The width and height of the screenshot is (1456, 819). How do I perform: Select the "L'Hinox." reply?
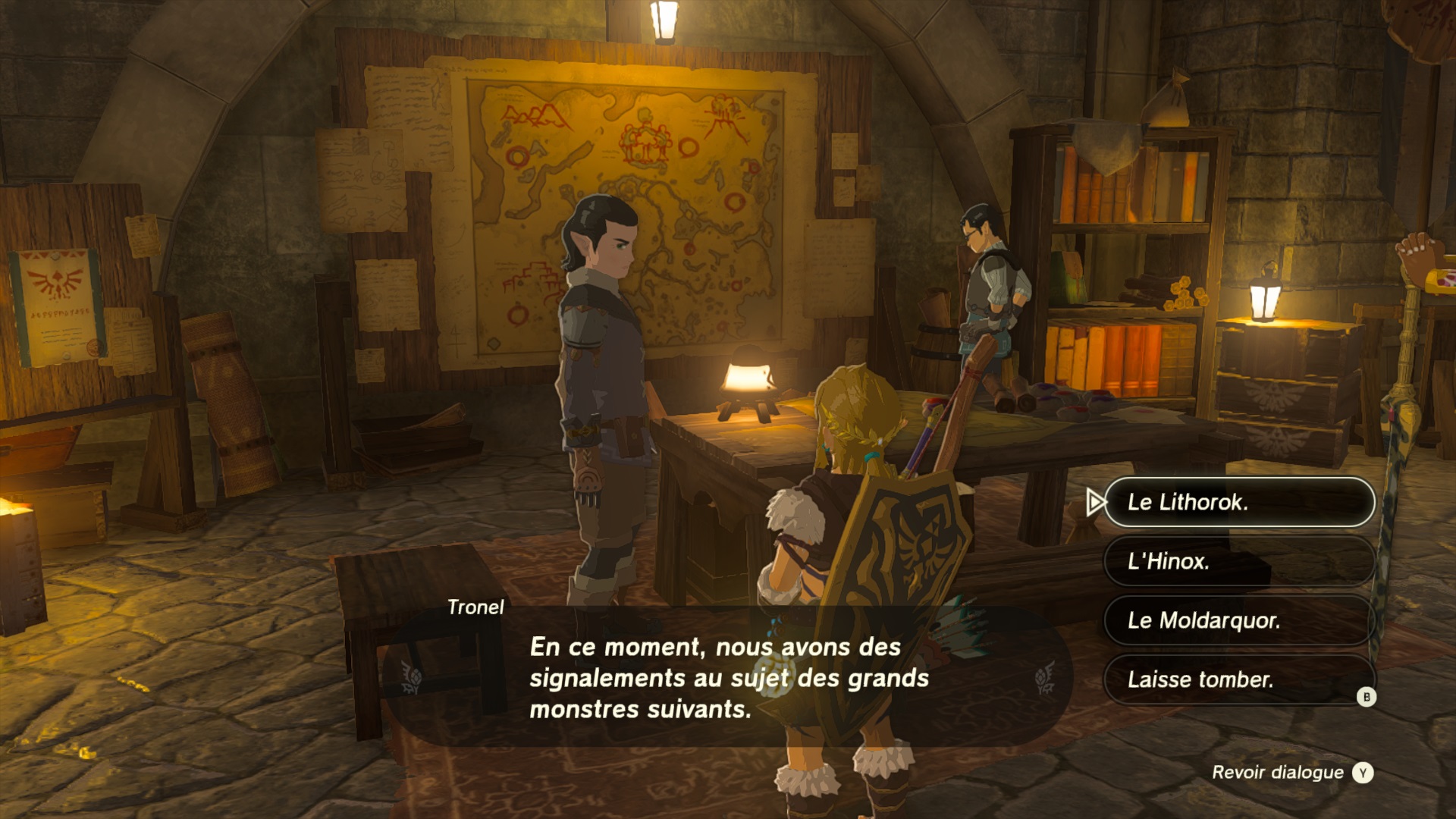(1238, 561)
